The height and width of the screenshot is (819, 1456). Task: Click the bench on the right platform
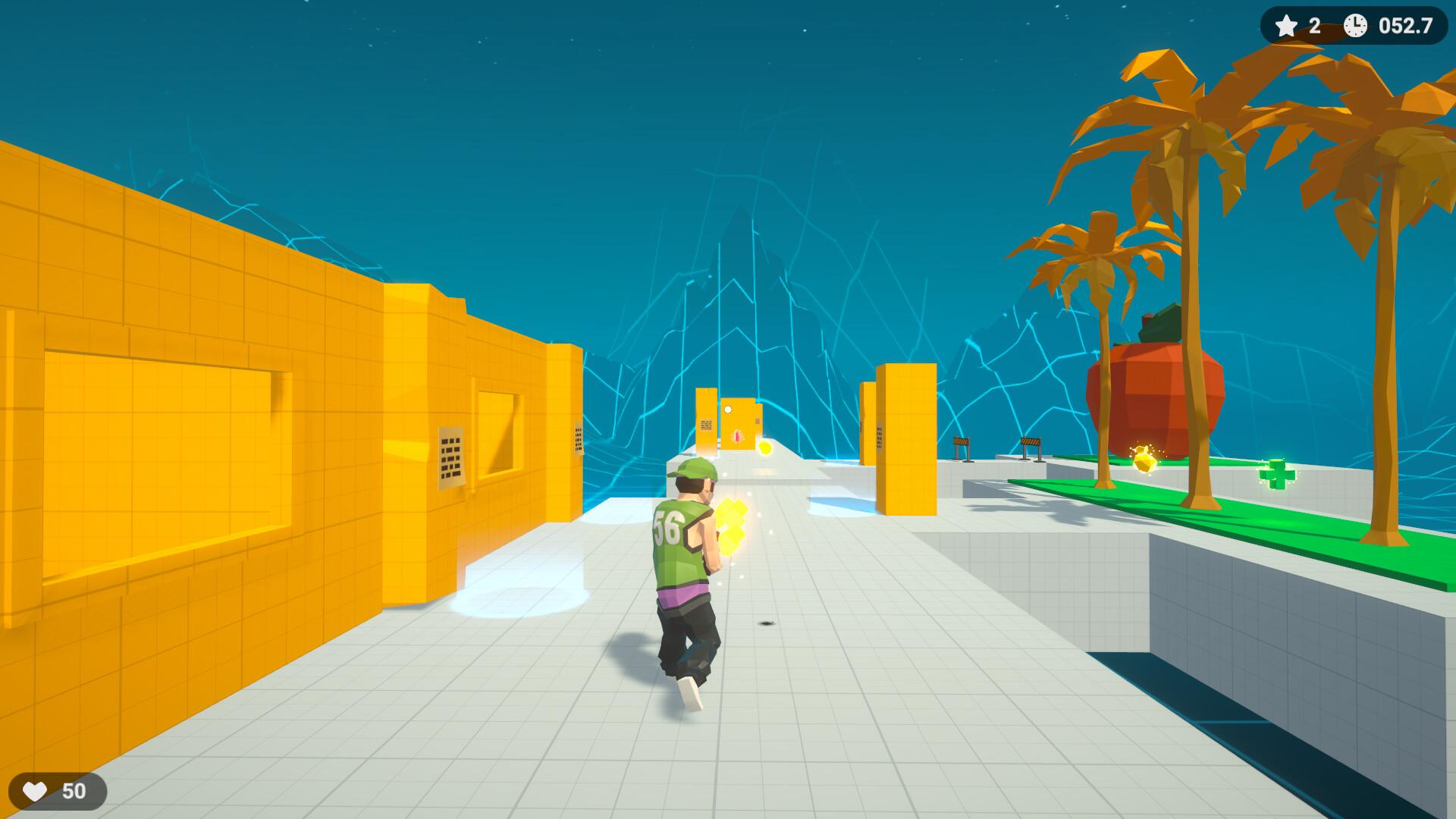coord(1031,440)
